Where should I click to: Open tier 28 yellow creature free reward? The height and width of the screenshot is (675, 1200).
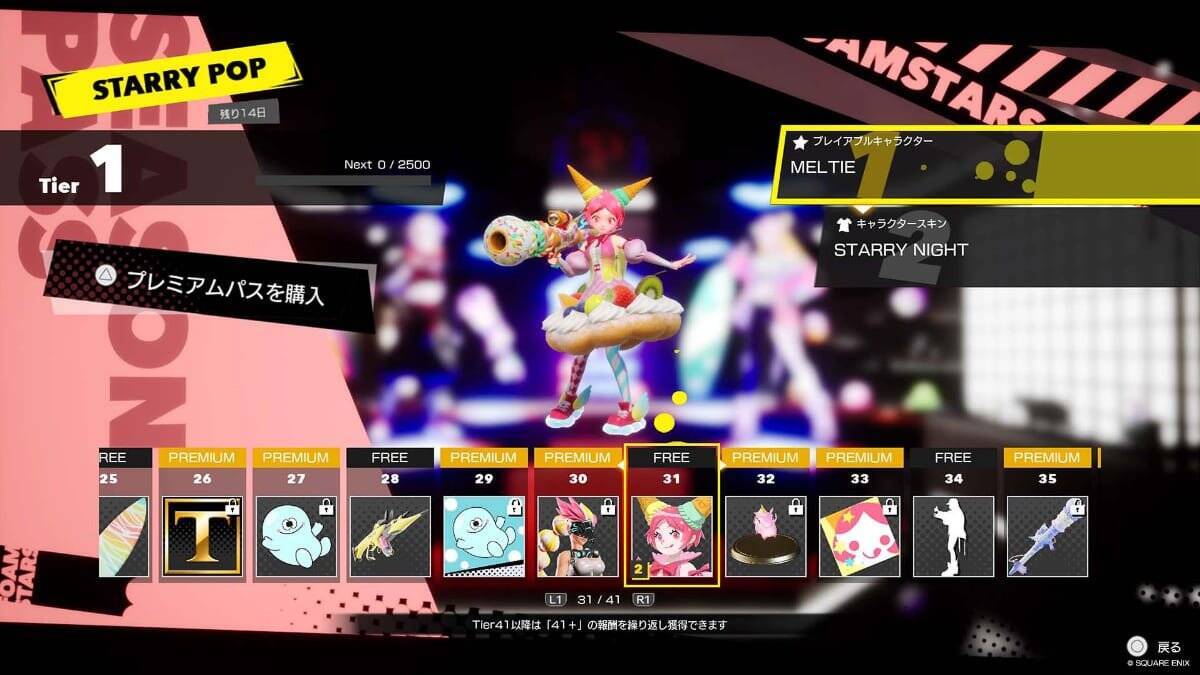click(x=390, y=536)
